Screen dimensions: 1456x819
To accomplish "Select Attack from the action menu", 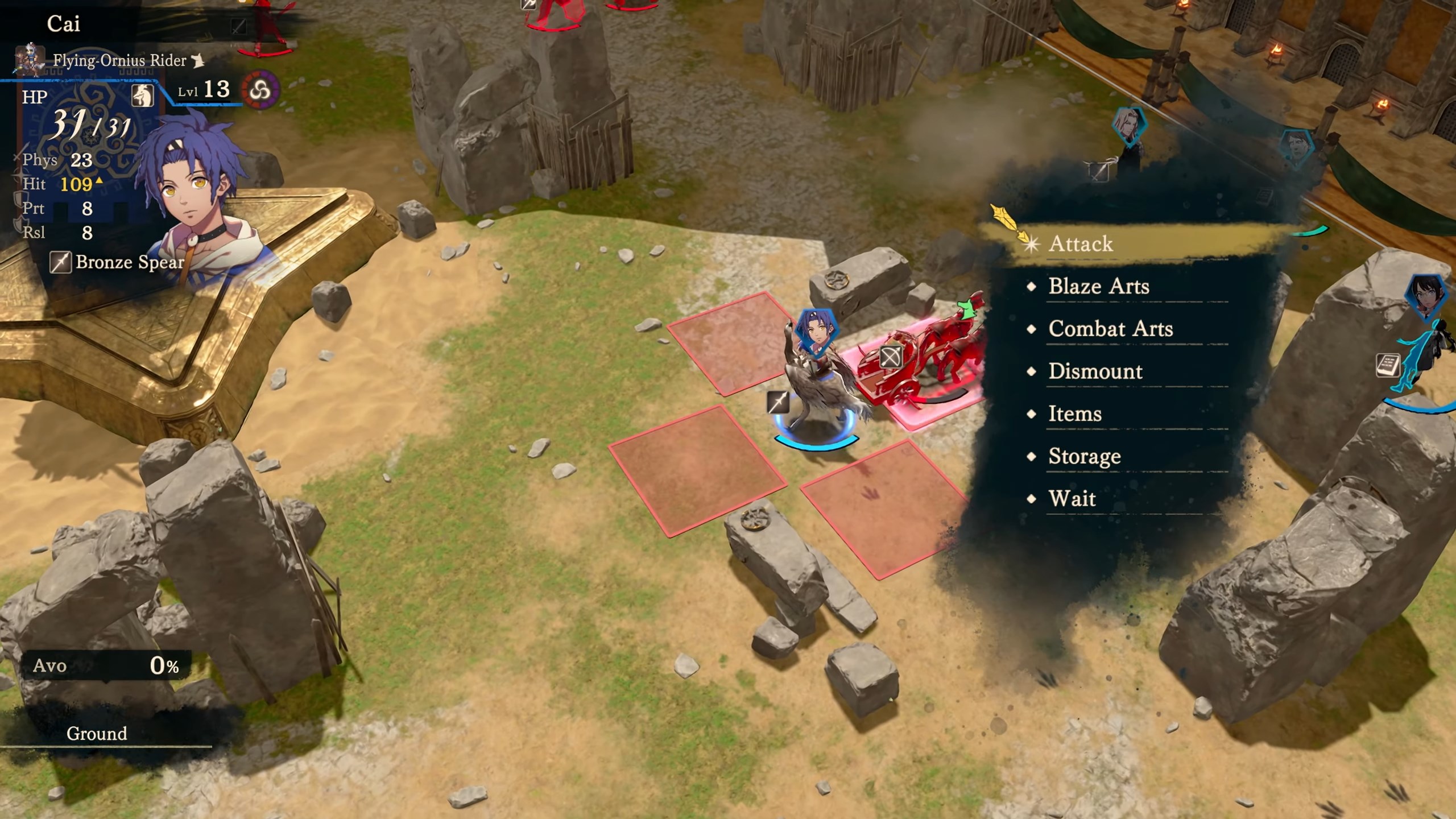I will [x=1081, y=244].
